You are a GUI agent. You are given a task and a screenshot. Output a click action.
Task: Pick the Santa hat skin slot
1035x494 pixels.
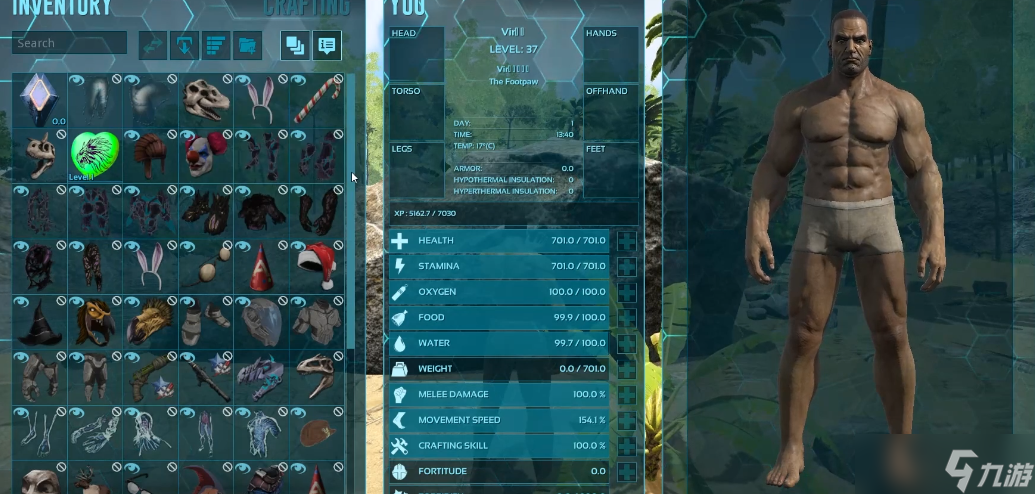pos(318,265)
